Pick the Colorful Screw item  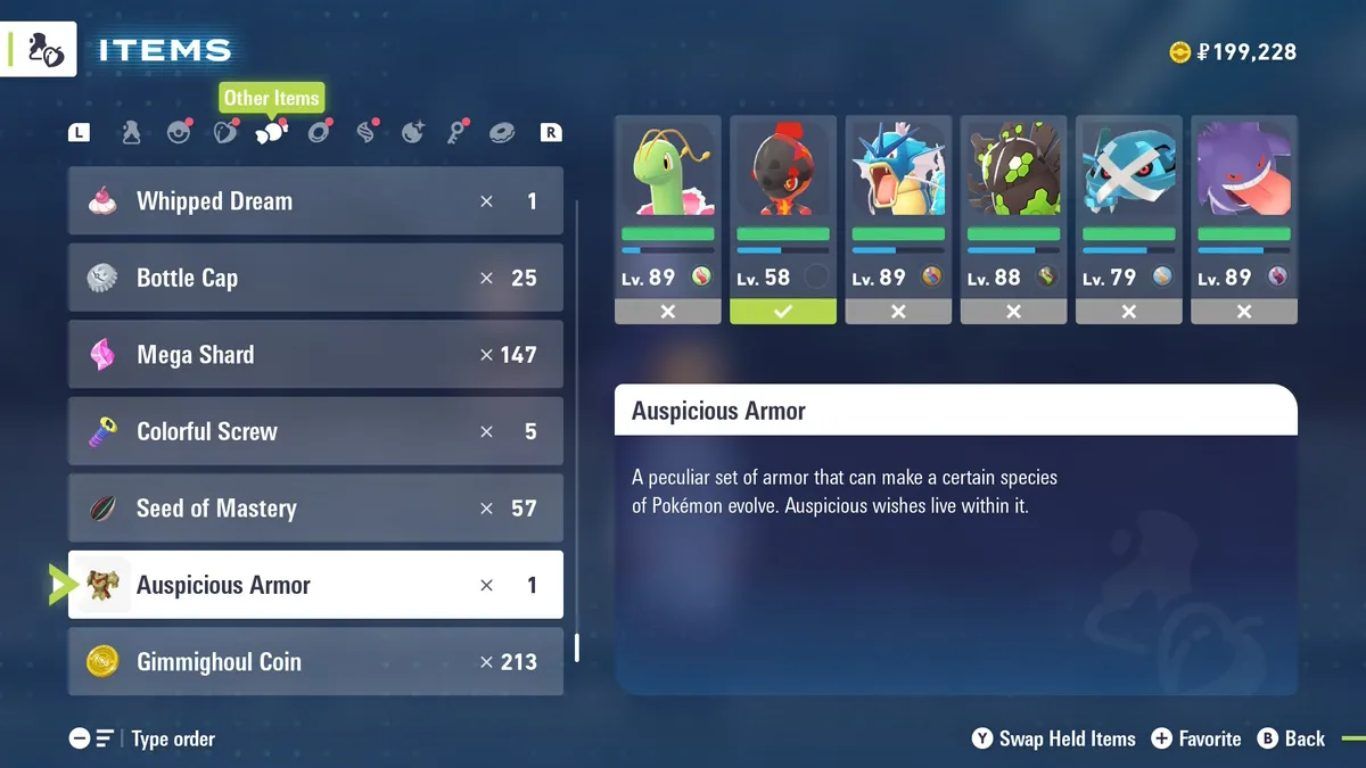click(x=315, y=432)
